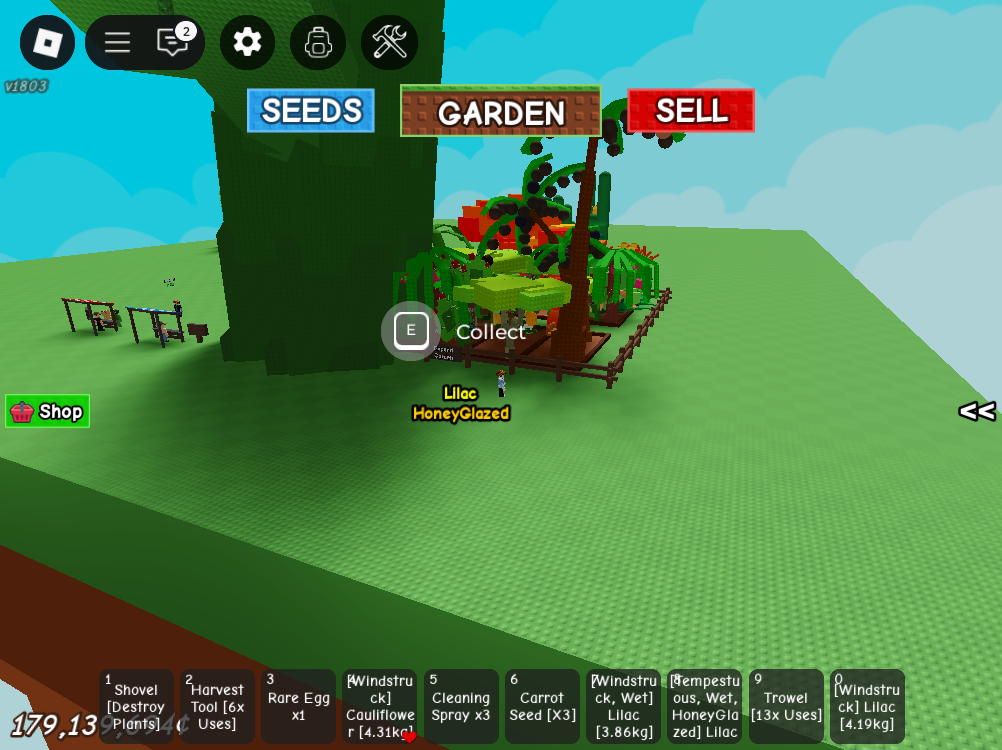This screenshot has height=750, width=1002.
Task: Select the Harvest Tool hotbar slot
Action: [217, 707]
